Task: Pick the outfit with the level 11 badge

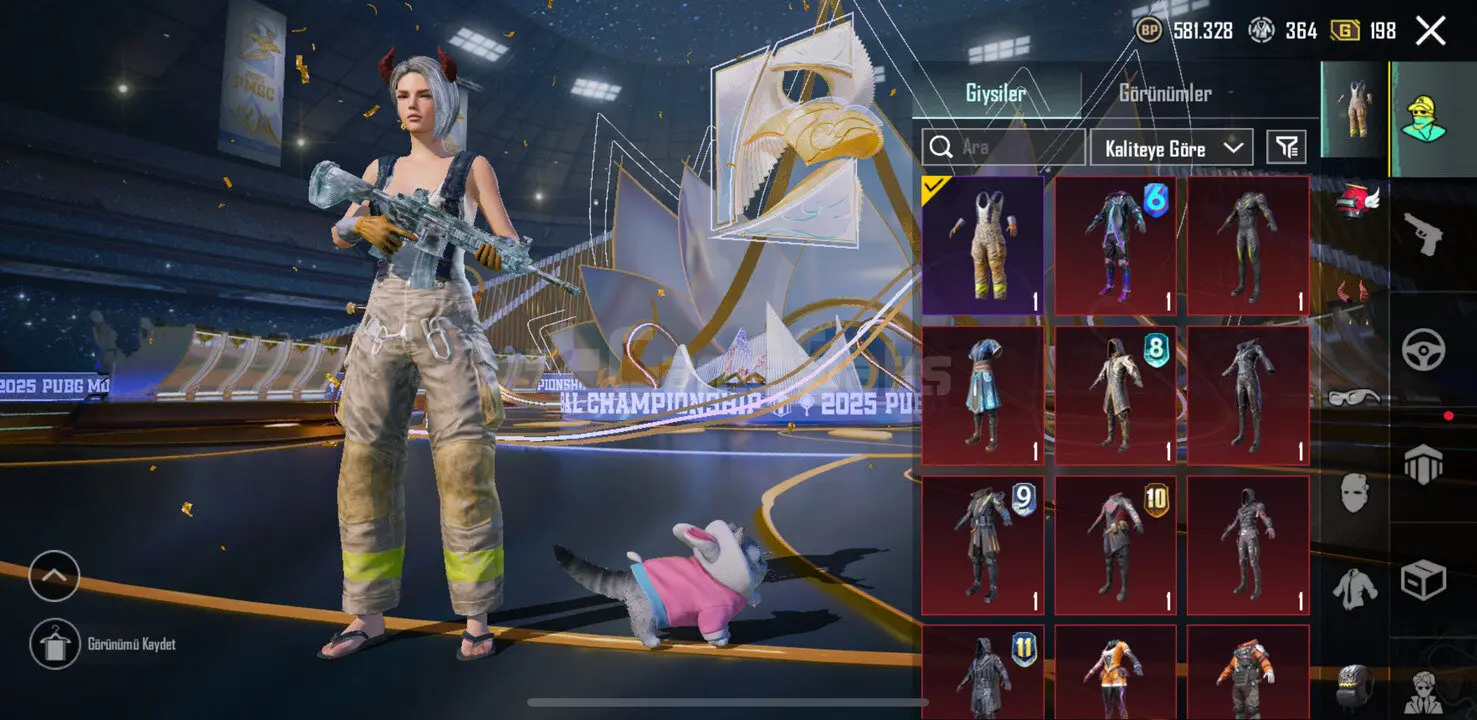Action: point(983,670)
